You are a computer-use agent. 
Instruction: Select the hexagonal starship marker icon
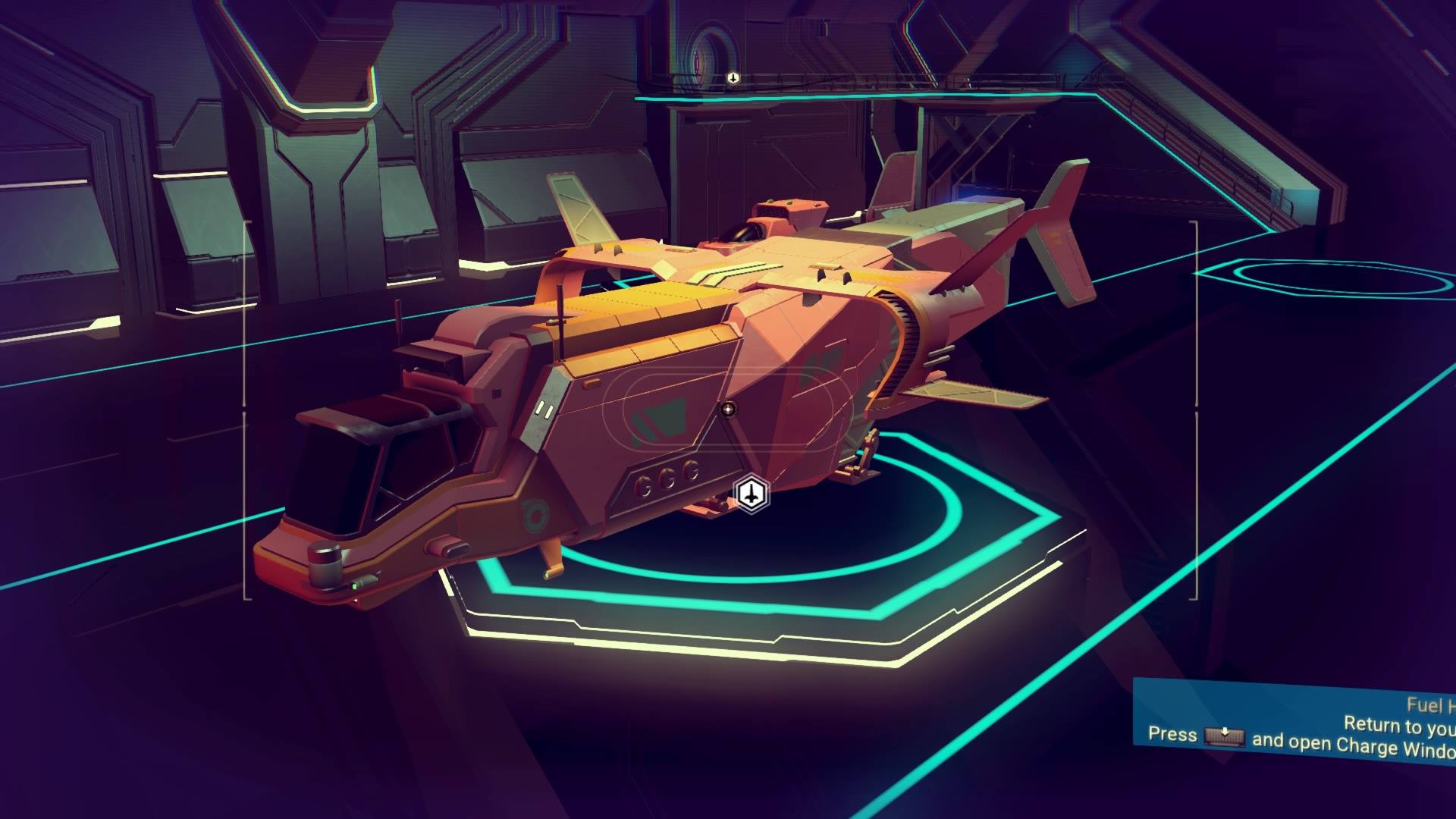(x=751, y=495)
